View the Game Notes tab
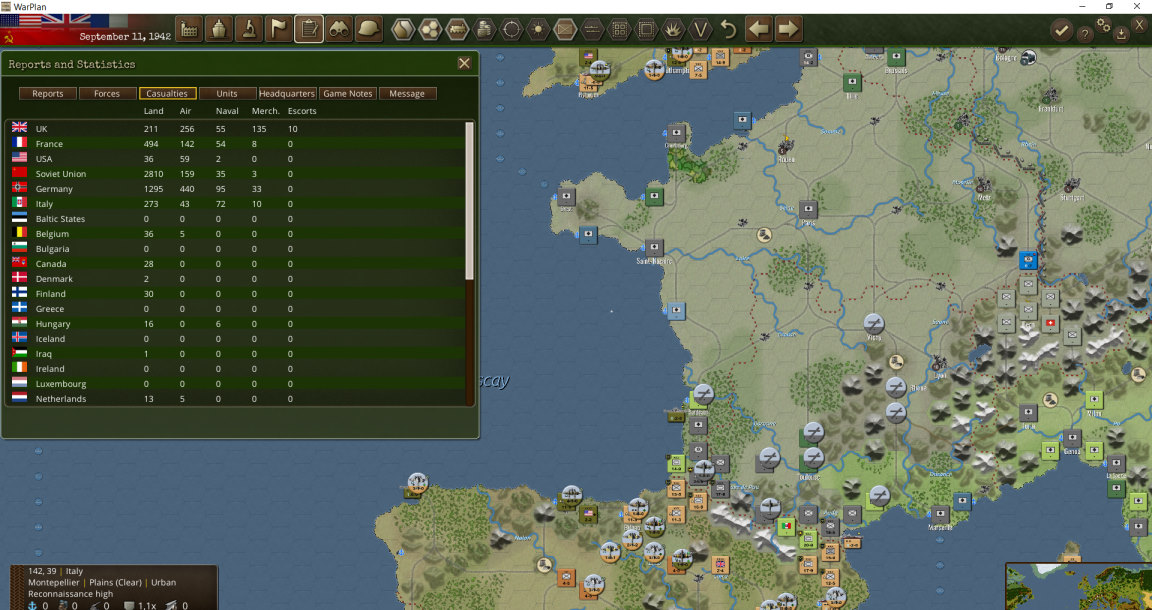Image resolution: width=1152 pixels, height=610 pixels. [x=348, y=94]
